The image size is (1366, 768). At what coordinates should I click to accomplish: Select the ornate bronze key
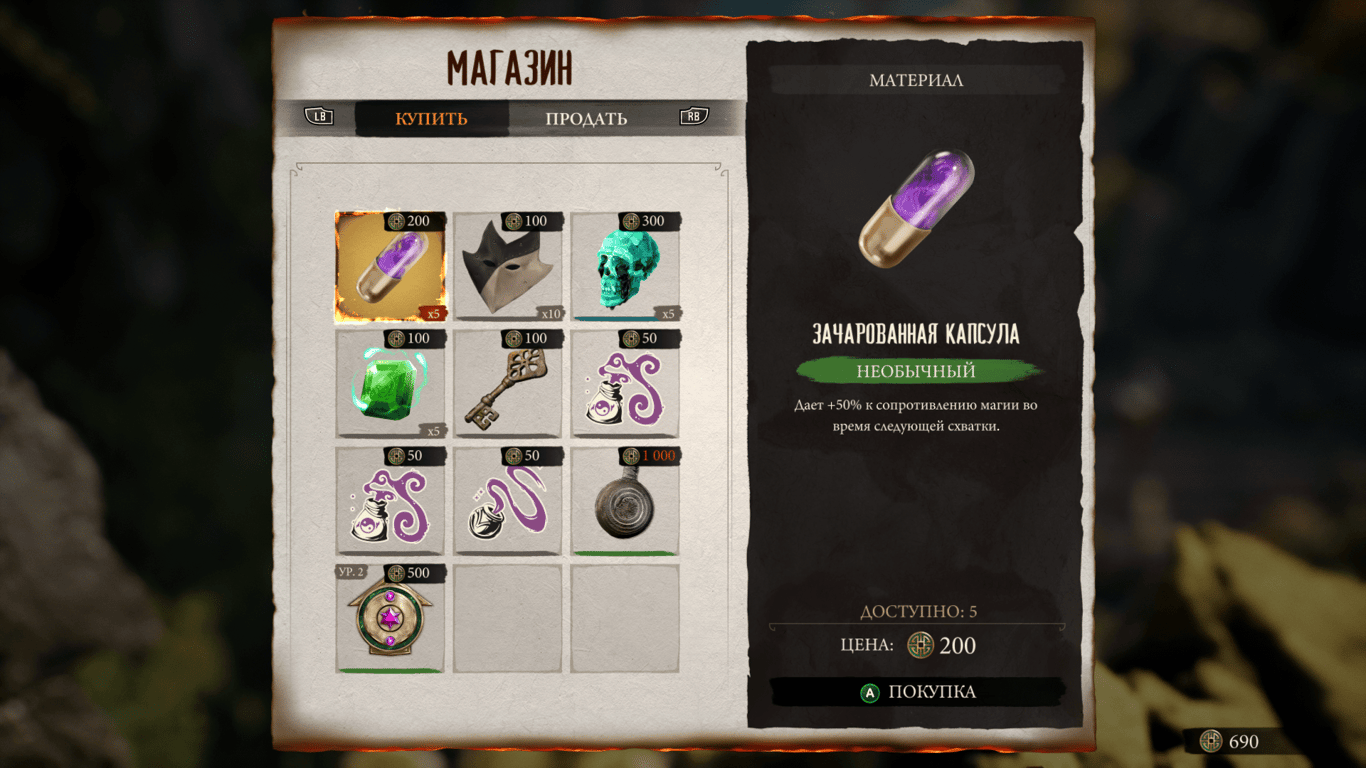click(507, 385)
